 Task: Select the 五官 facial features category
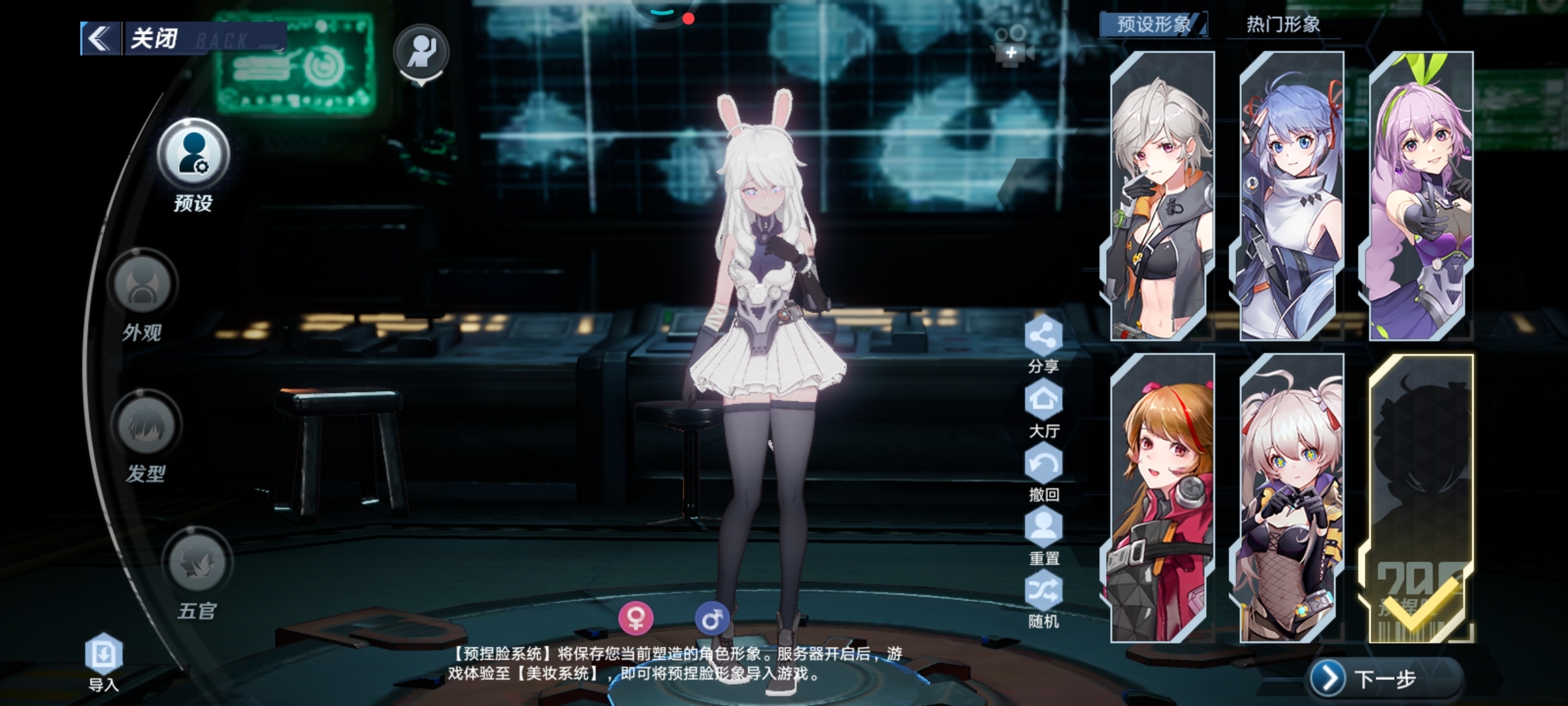point(197,563)
